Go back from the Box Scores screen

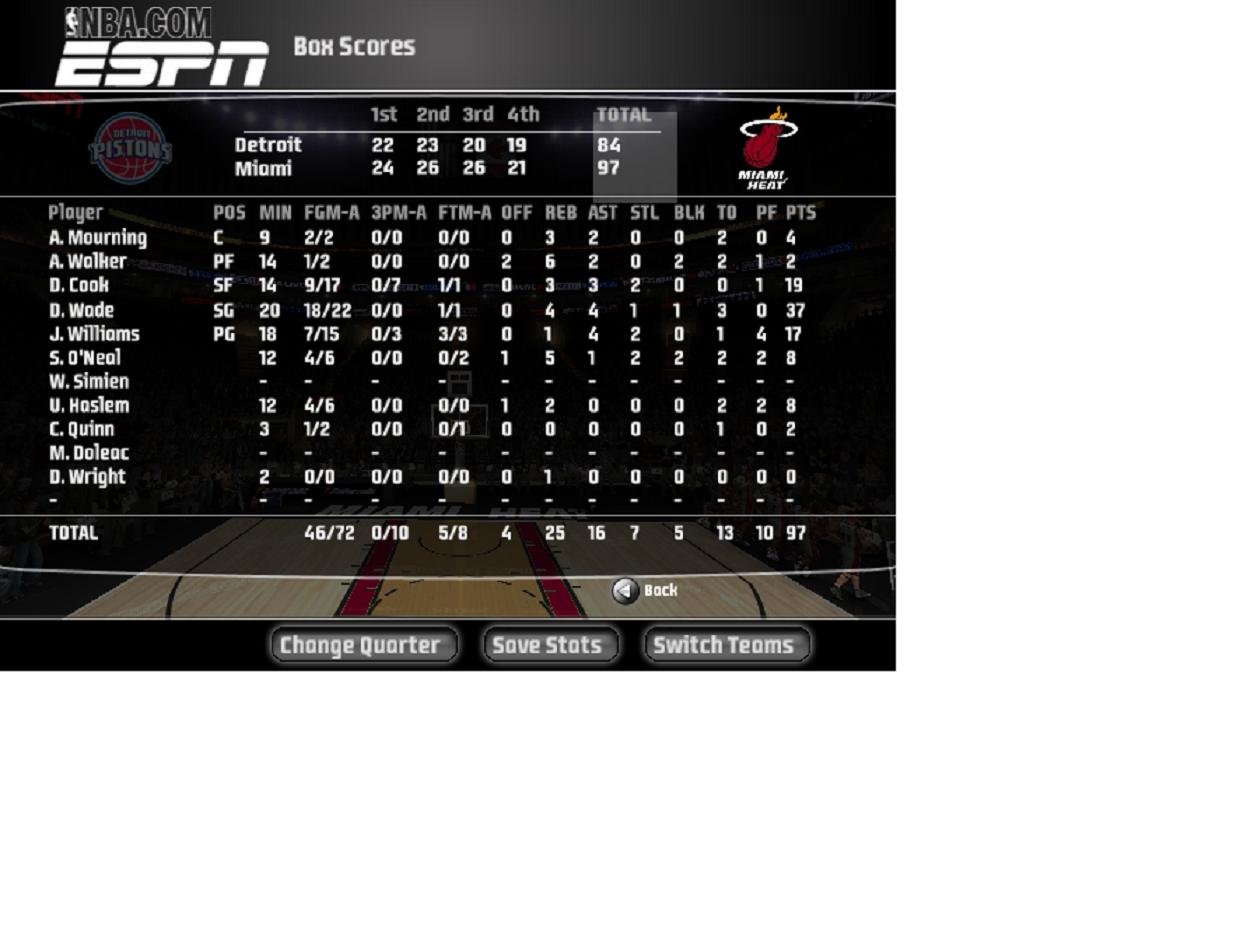pyautogui.click(x=645, y=590)
